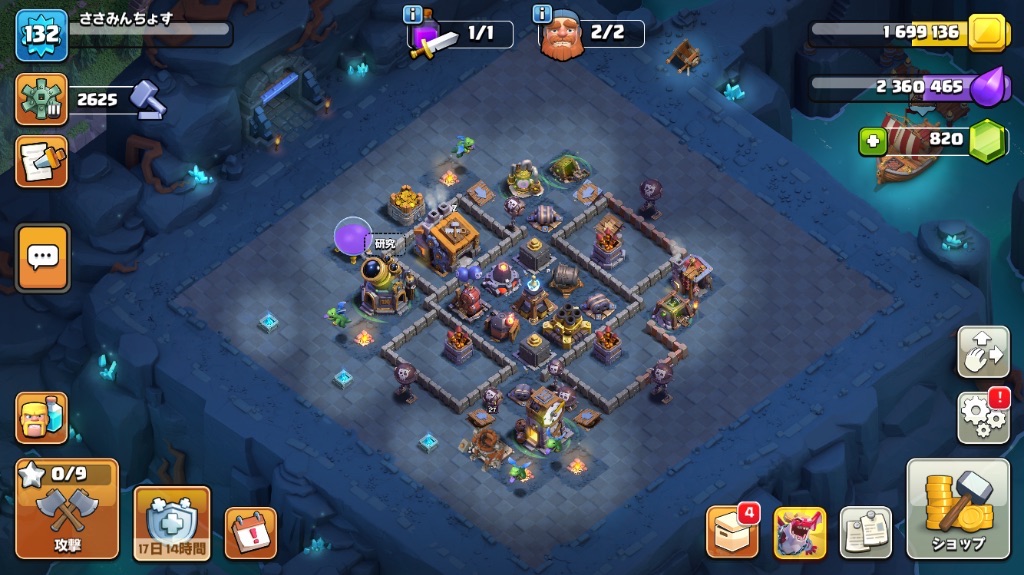Open the events calendar icon

click(x=250, y=533)
